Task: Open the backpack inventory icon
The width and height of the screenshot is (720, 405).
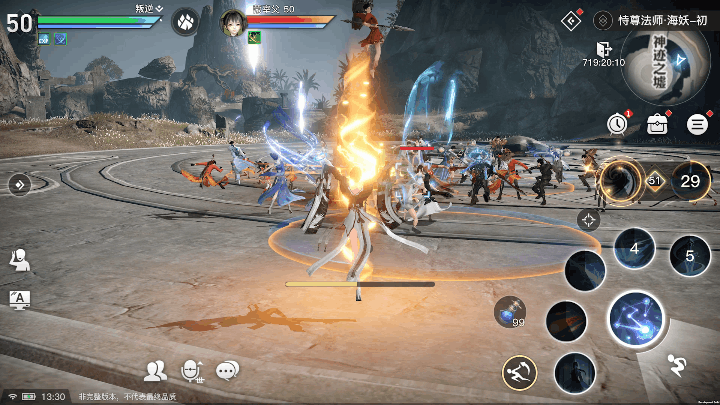Action: click(x=657, y=124)
